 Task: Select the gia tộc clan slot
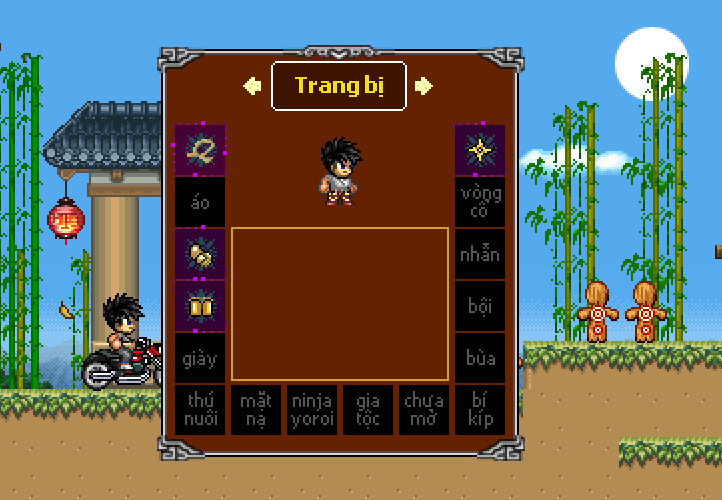tap(368, 410)
